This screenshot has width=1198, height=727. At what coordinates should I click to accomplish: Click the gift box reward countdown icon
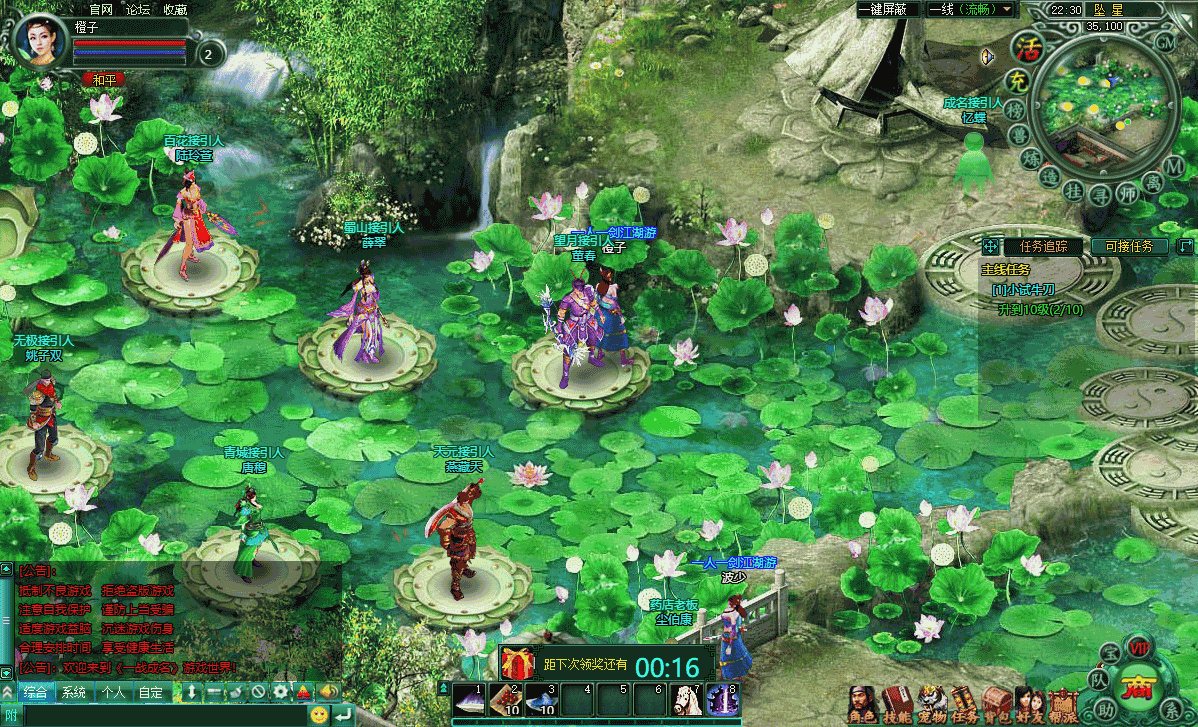pos(518,663)
